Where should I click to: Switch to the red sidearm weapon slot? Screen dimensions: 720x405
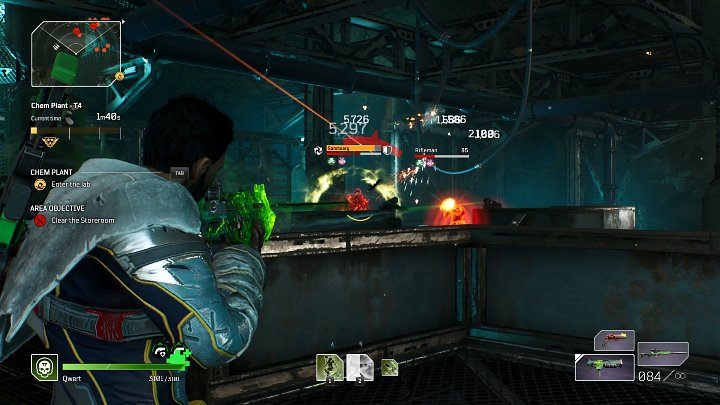[614, 341]
